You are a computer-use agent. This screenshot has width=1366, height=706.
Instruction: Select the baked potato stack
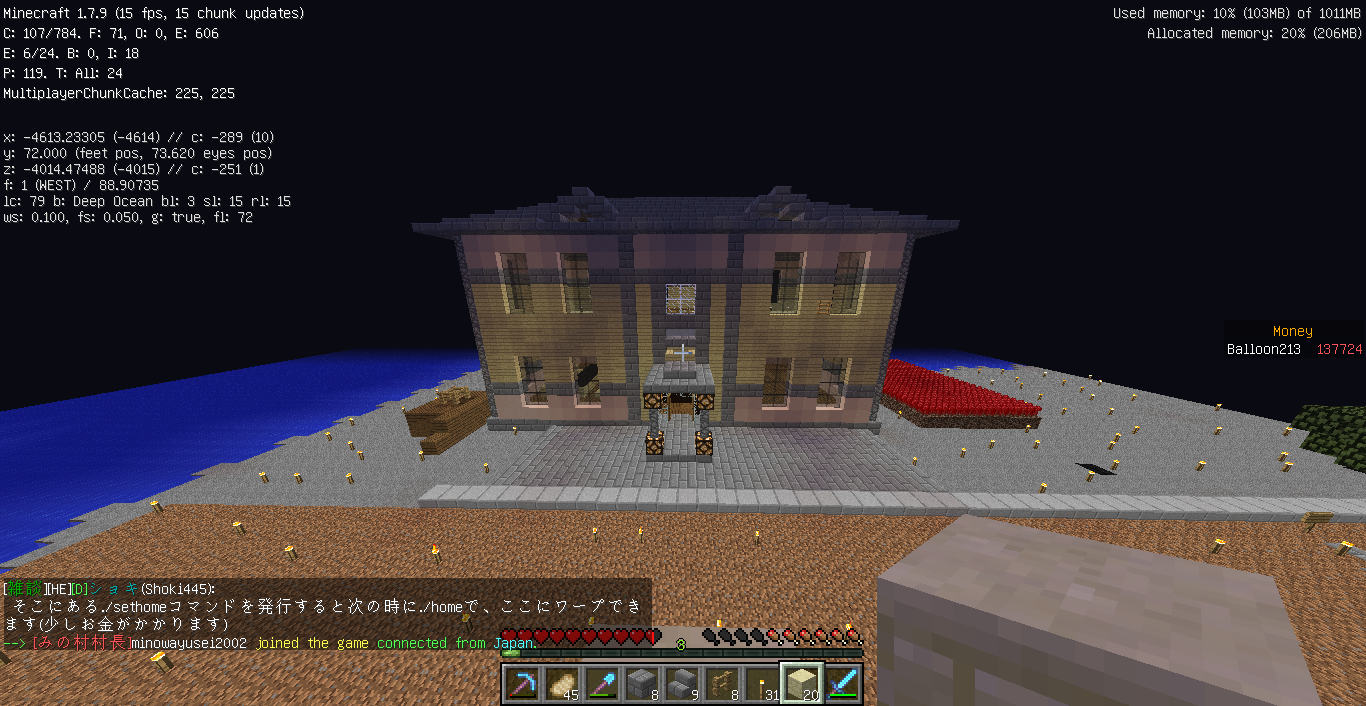pos(562,685)
